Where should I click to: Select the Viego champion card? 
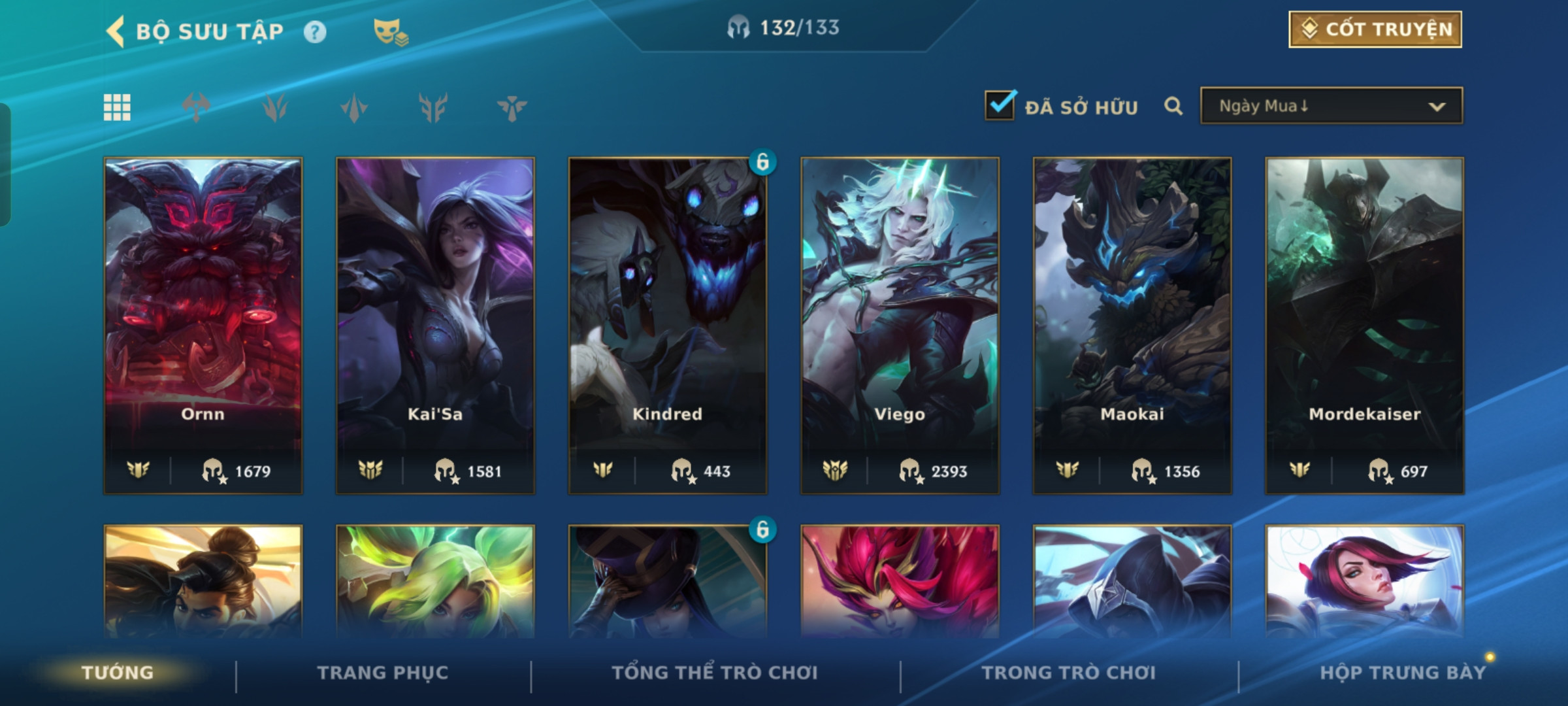tap(900, 325)
